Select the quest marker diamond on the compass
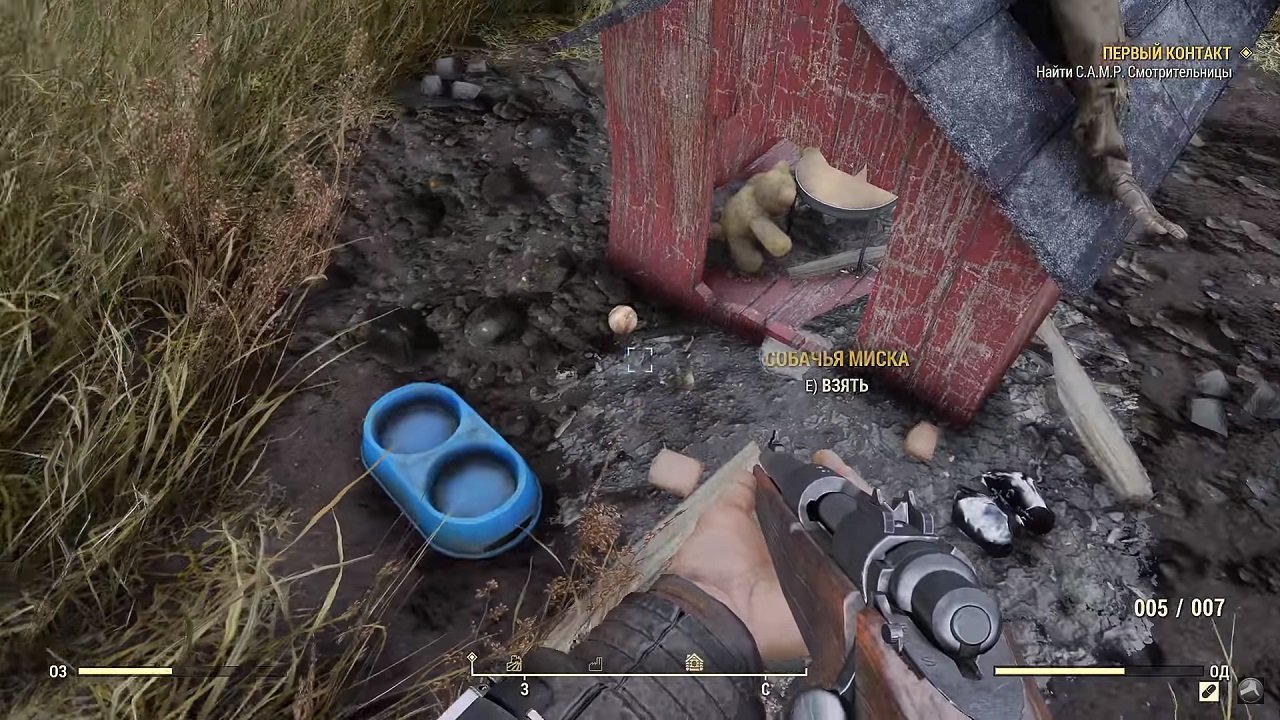Viewport: 1280px width, 720px height. [471, 656]
